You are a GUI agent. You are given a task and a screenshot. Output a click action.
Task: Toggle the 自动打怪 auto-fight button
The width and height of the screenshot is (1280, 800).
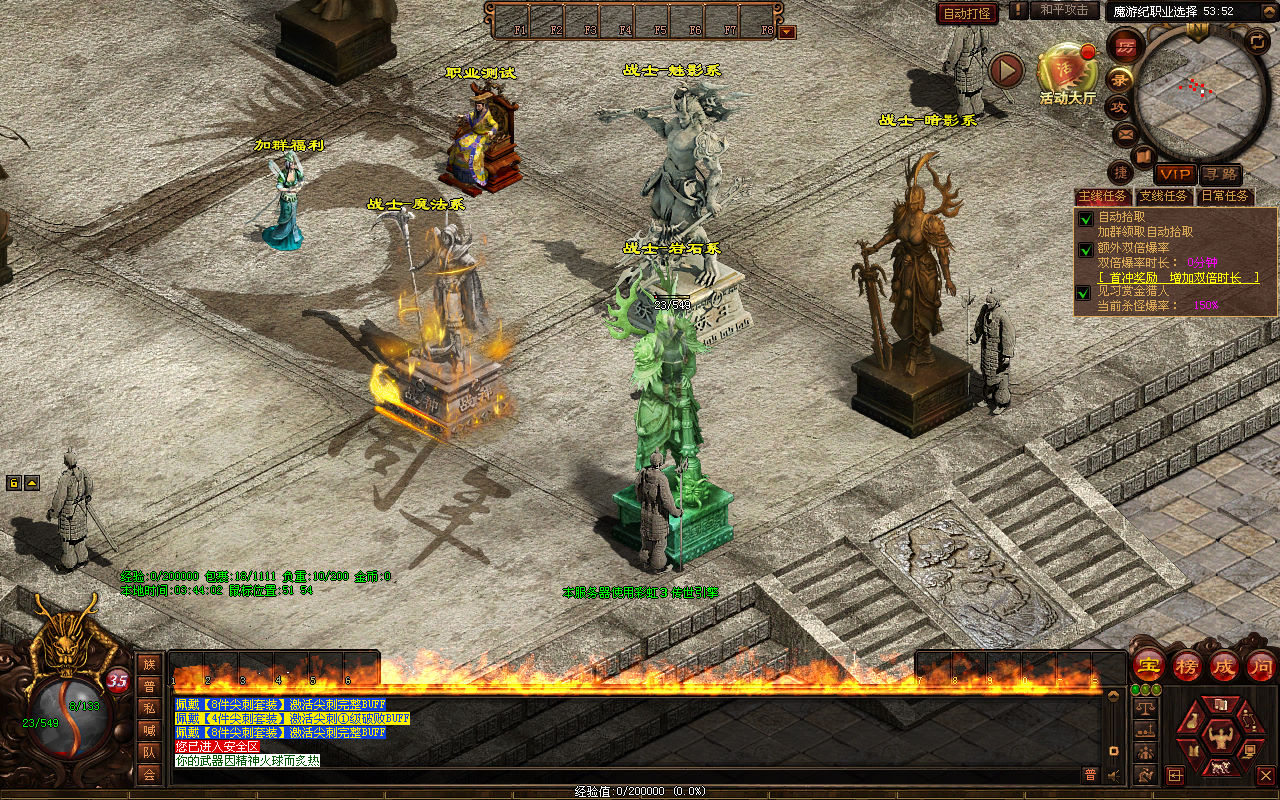tap(967, 13)
